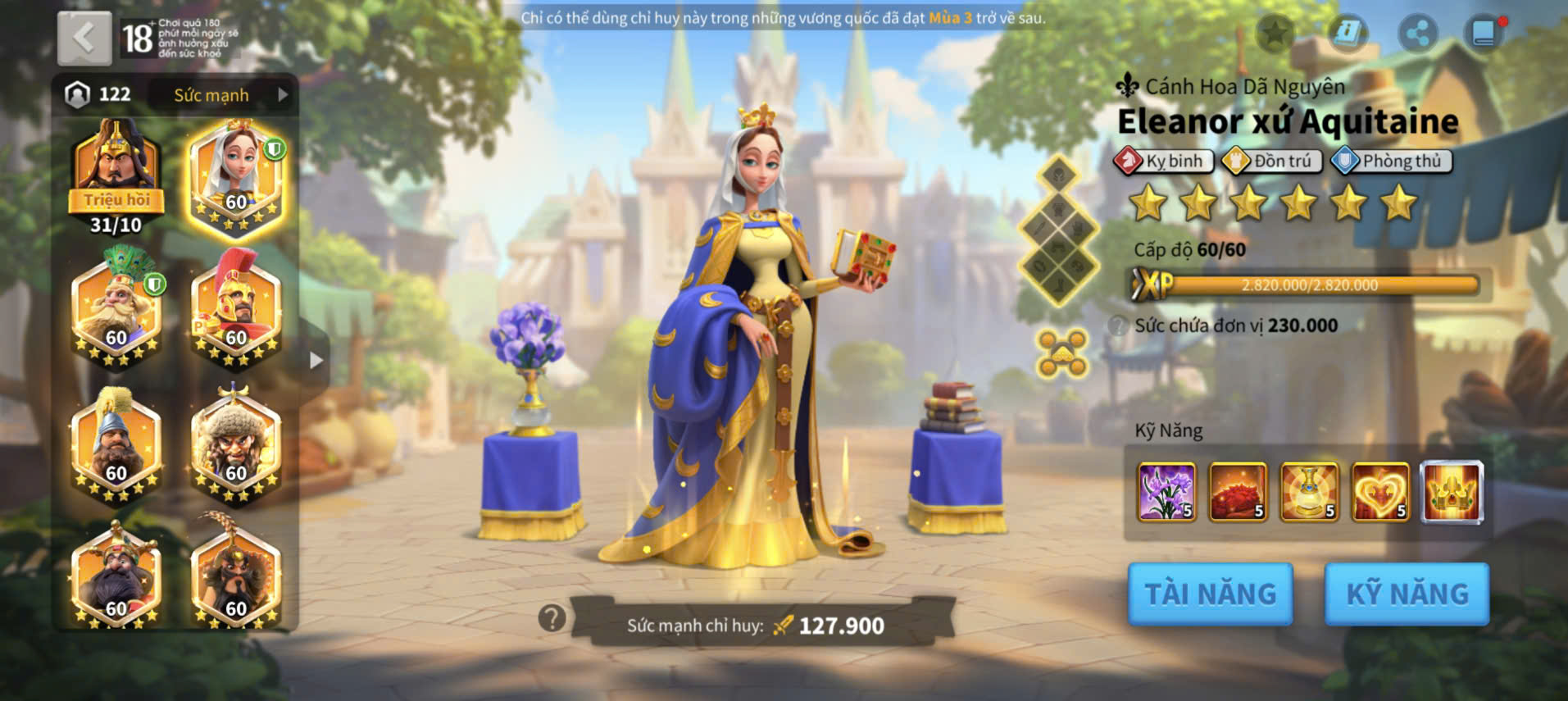Show commander power help question mark
The image size is (1568, 701).
[552, 617]
